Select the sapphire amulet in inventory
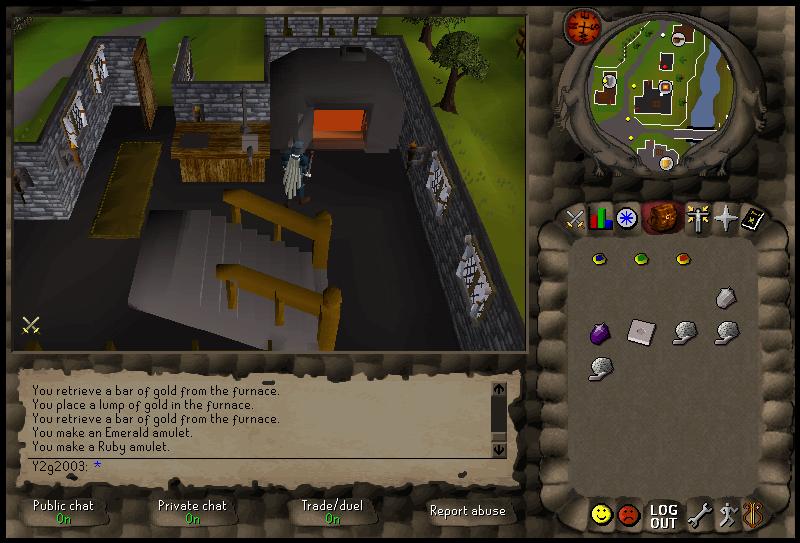The image size is (800, 543). [600, 259]
